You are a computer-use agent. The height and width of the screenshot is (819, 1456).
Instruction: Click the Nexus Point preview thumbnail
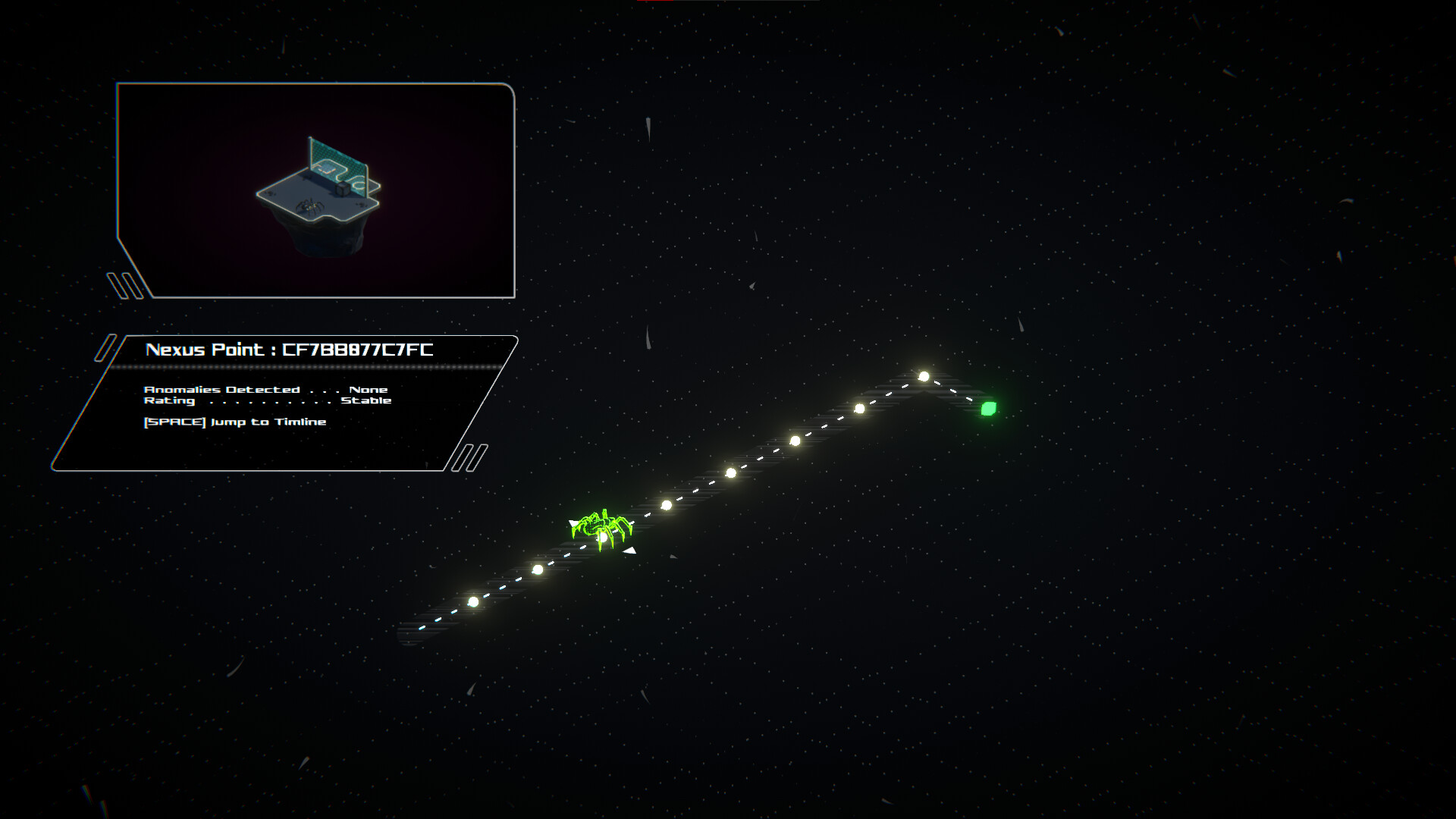317,190
